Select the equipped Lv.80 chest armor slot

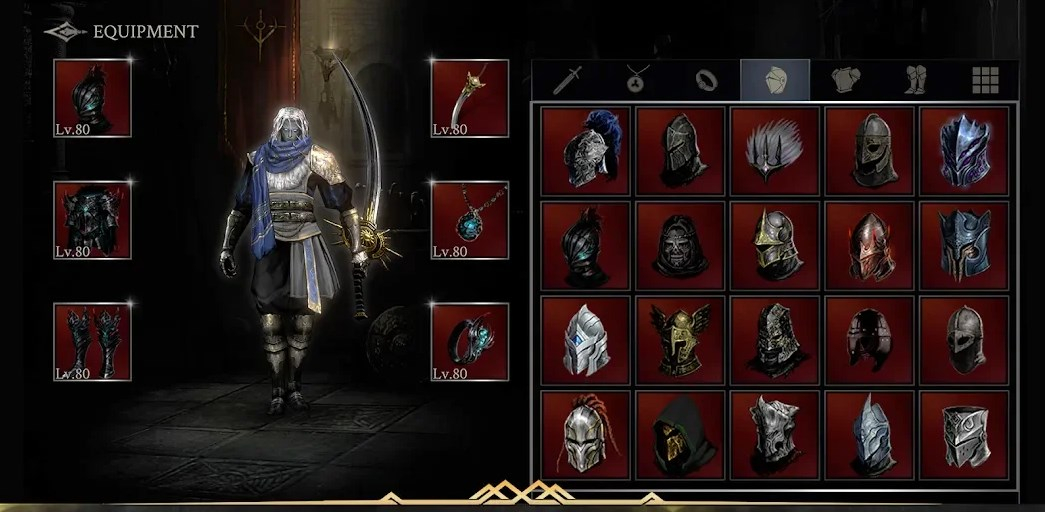(x=92, y=220)
